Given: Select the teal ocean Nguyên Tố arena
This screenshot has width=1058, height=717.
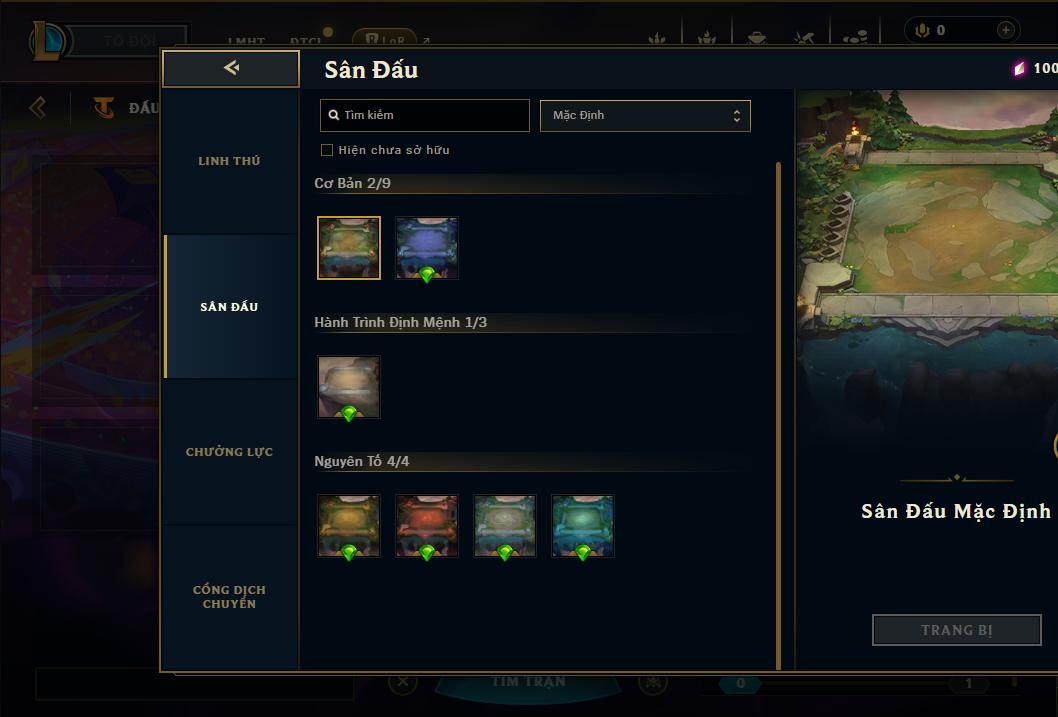Looking at the screenshot, I should click(x=583, y=526).
